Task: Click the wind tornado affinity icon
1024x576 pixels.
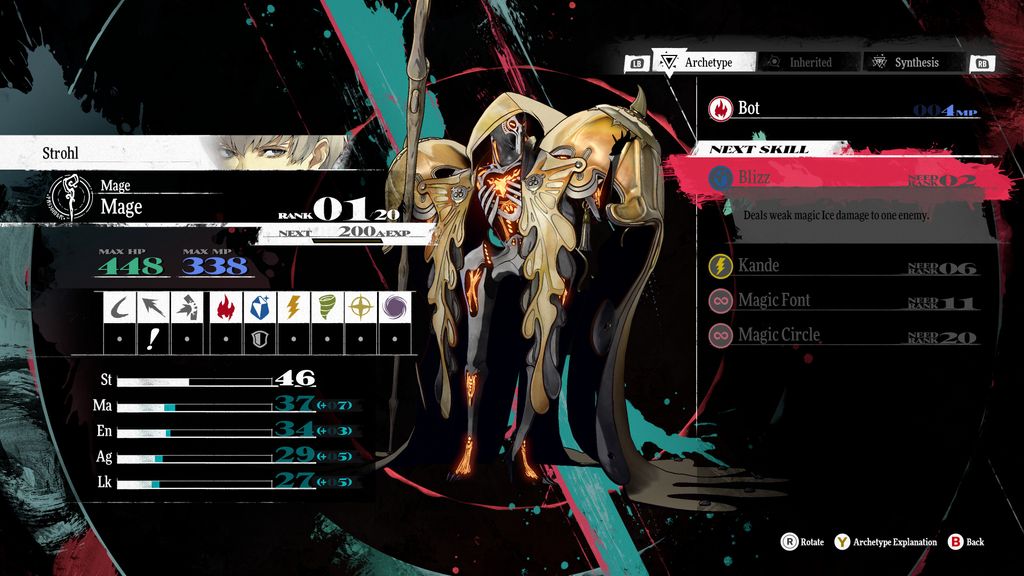Action: pyautogui.click(x=328, y=306)
